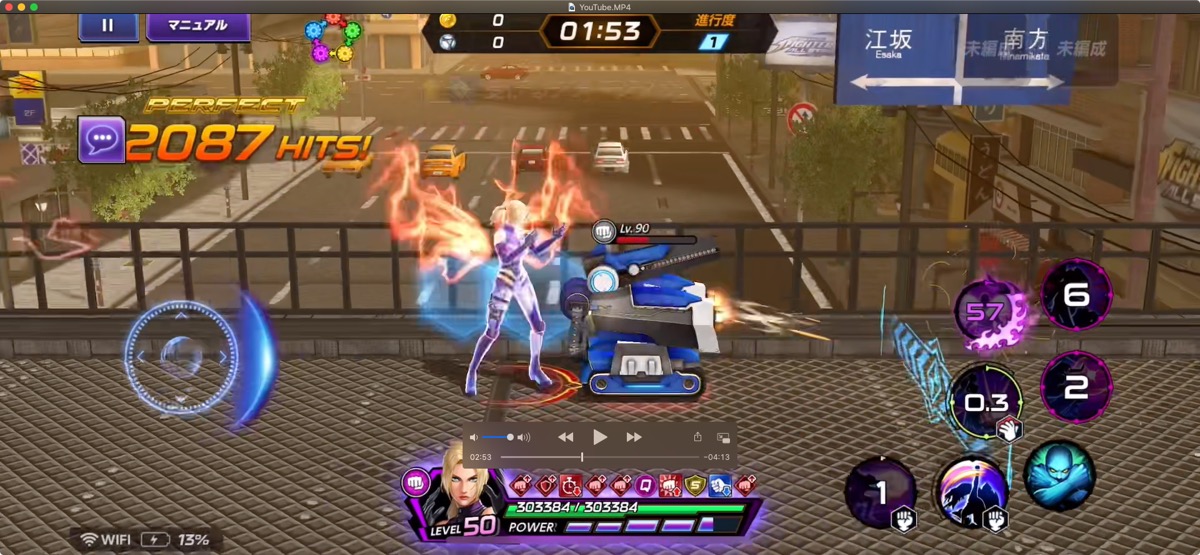Use the skill with cooldown 6
Image resolution: width=1200 pixels, height=555 pixels.
(1076, 293)
